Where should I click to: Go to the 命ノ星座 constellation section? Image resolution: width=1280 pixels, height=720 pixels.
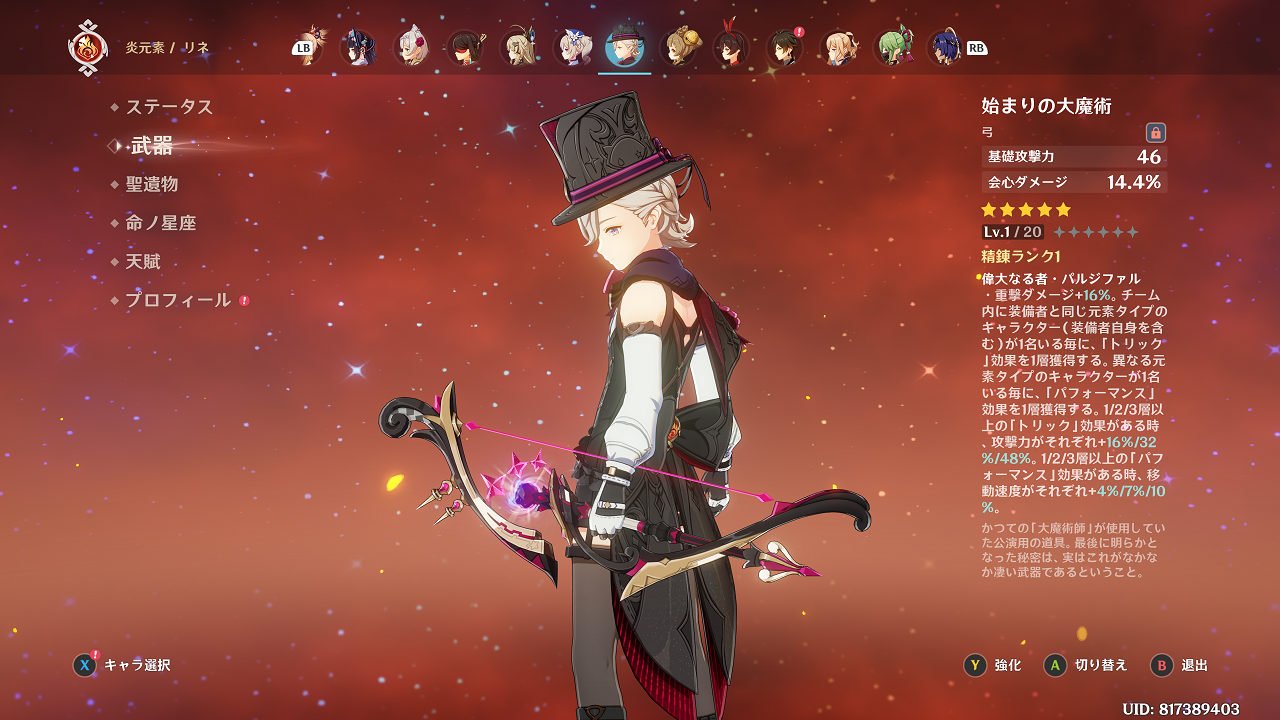coord(160,223)
